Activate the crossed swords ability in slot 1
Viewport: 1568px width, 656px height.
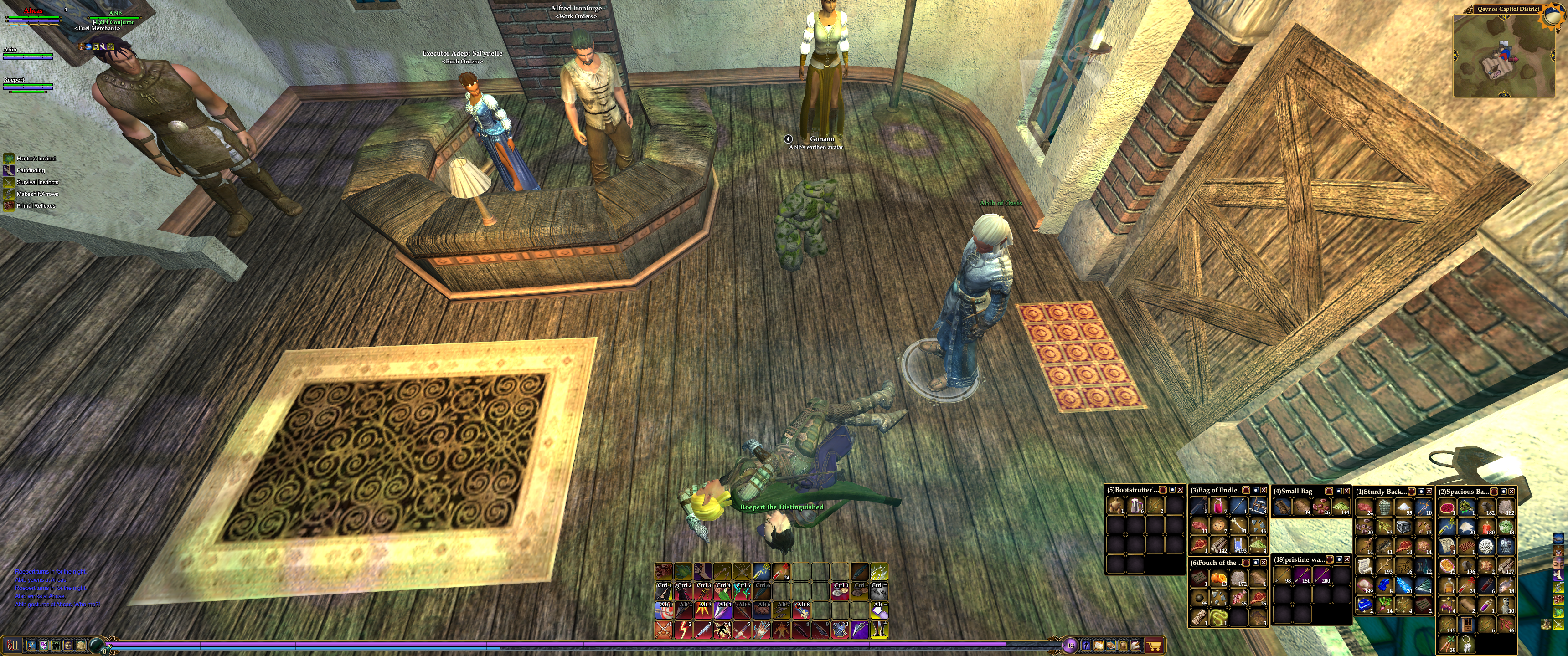[x=664, y=630]
